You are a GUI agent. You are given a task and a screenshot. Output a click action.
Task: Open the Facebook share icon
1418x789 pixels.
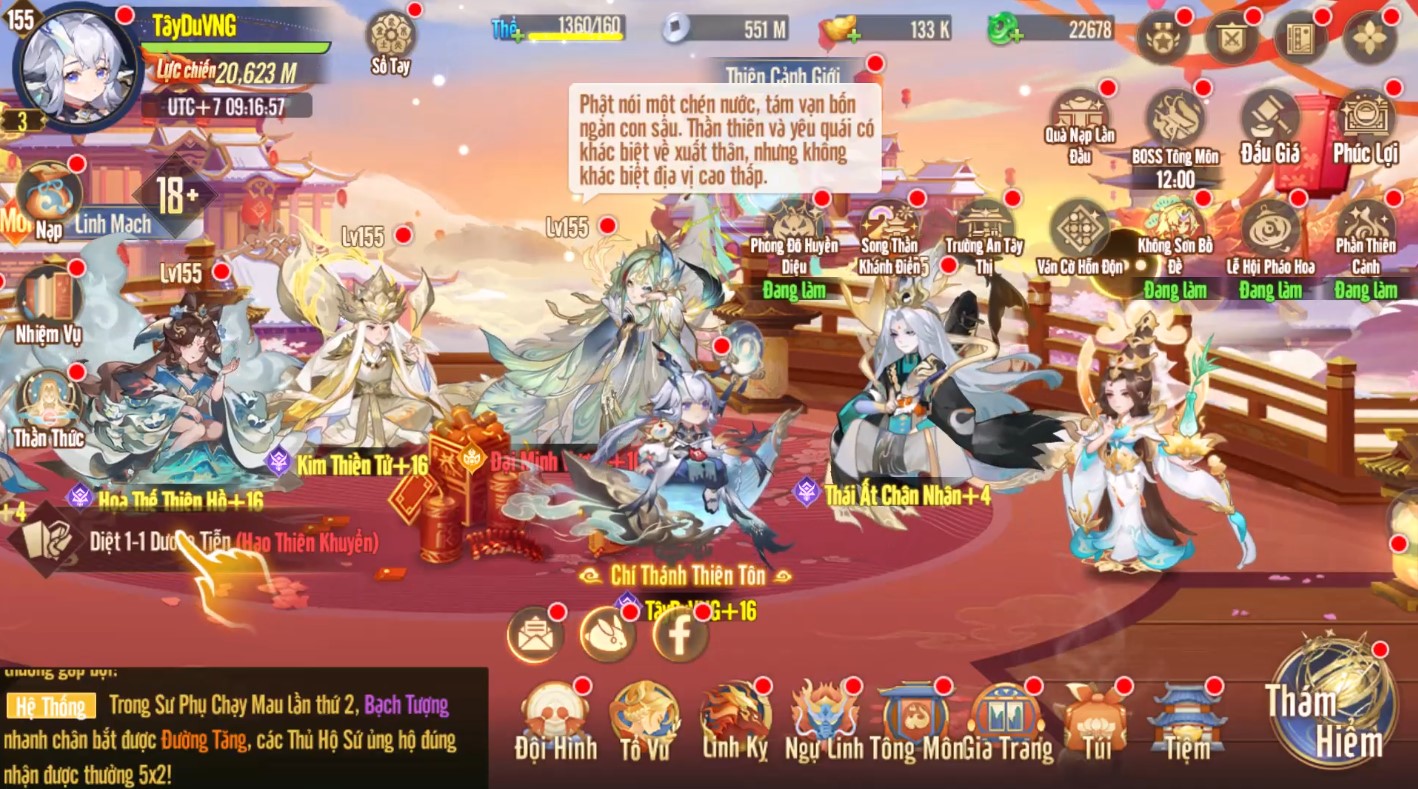point(678,632)
